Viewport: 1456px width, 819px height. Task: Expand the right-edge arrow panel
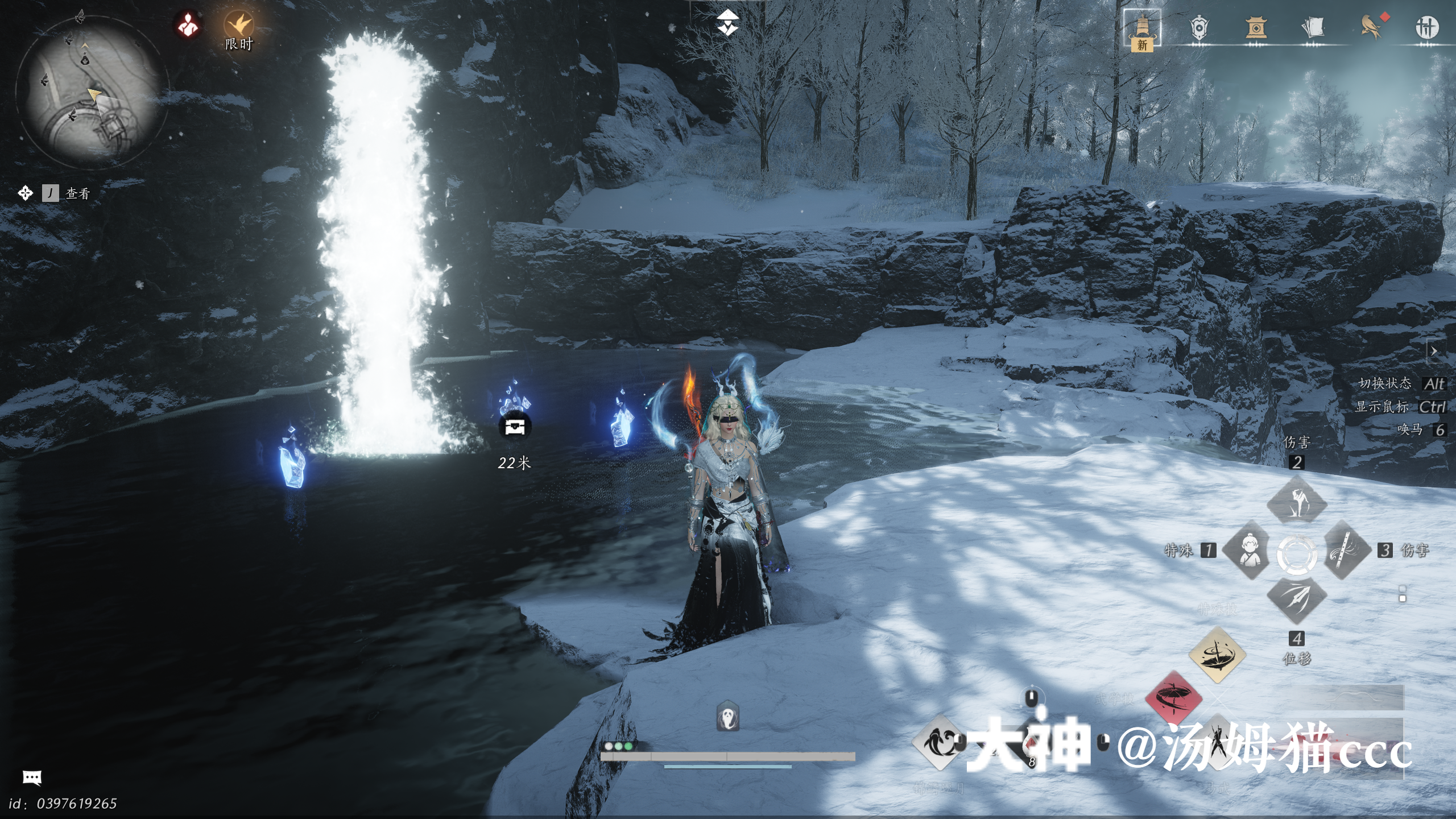coord(1434,351)
